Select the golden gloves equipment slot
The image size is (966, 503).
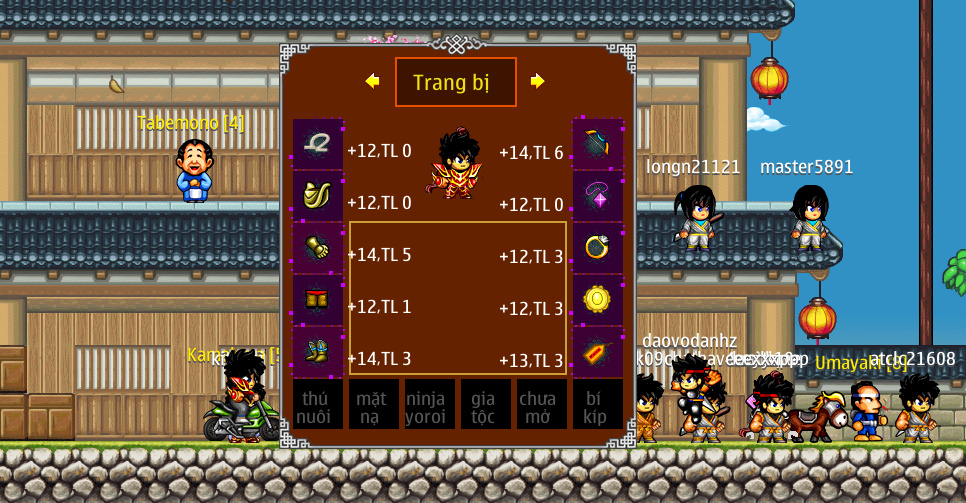(x=318, y=248)
